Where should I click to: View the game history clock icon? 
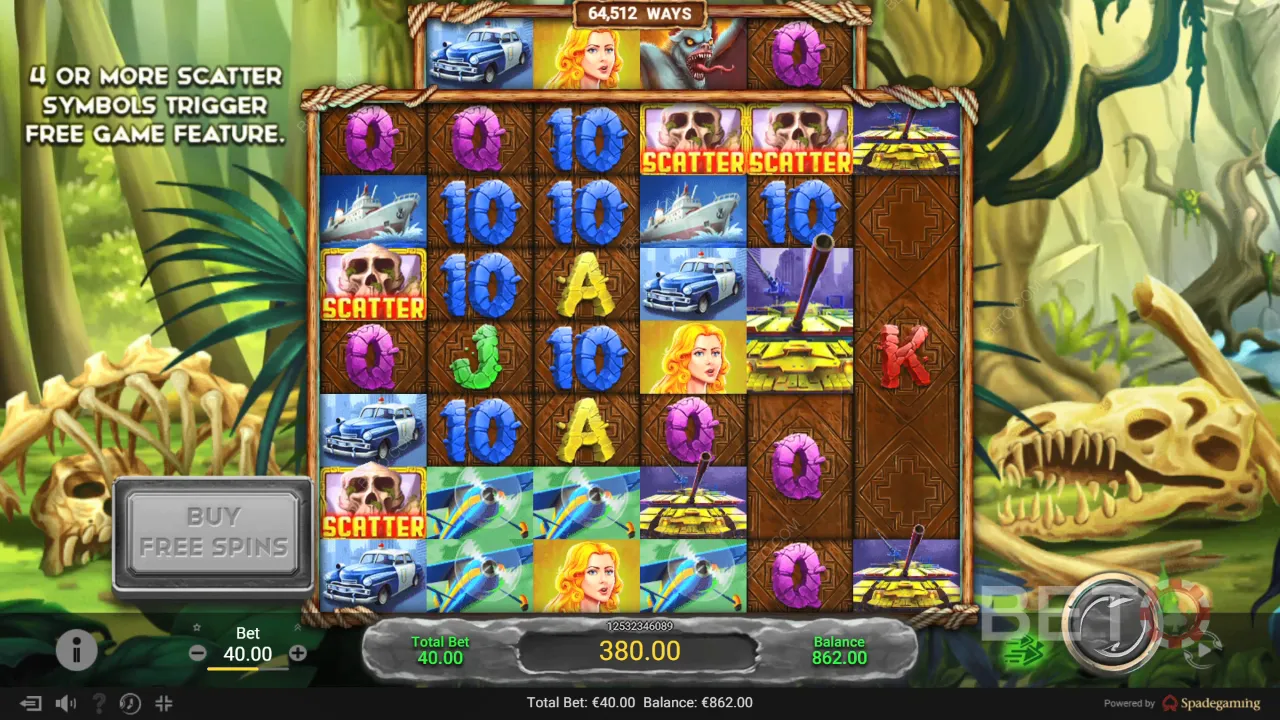(x=130, y=703)
